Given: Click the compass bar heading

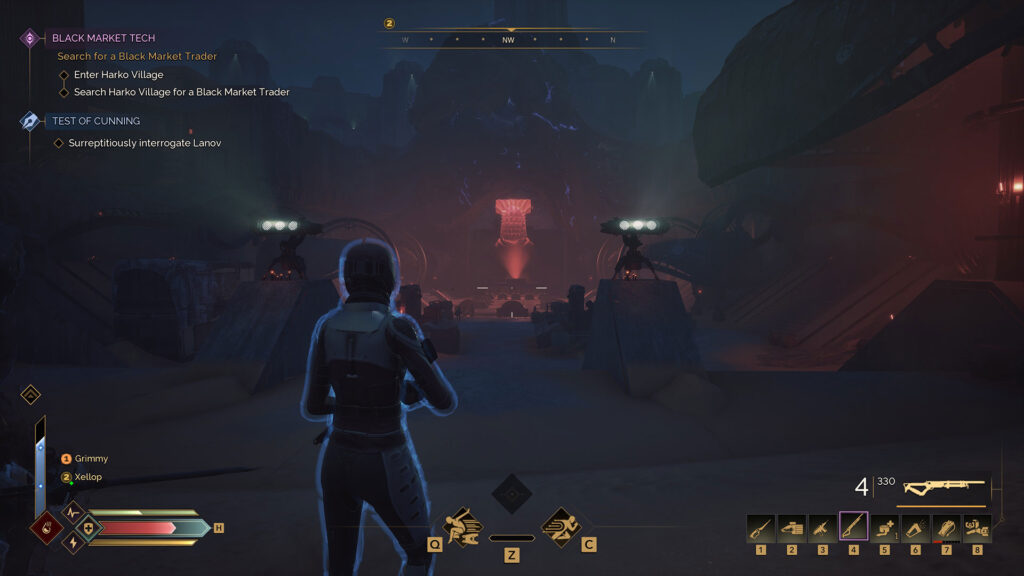Looking at the screenshot, I should 510,40.
